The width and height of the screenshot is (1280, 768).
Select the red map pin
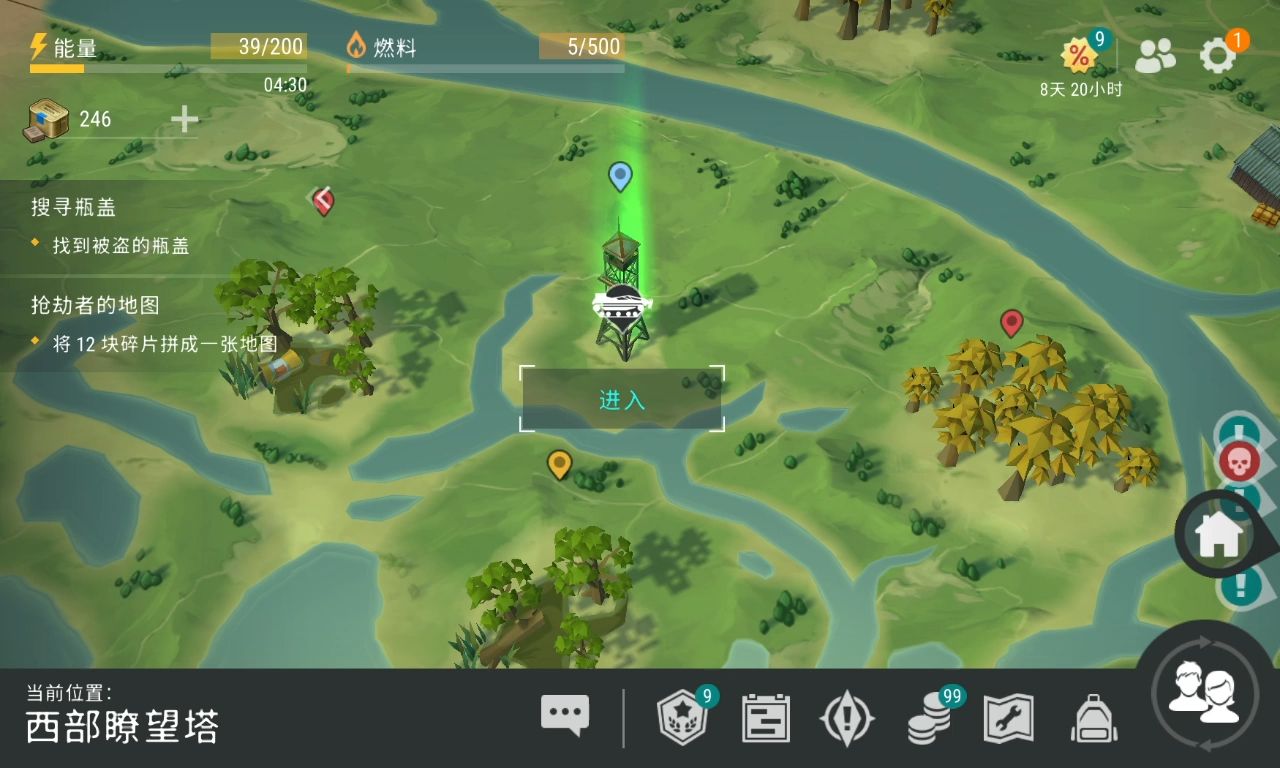point(1011,322)
